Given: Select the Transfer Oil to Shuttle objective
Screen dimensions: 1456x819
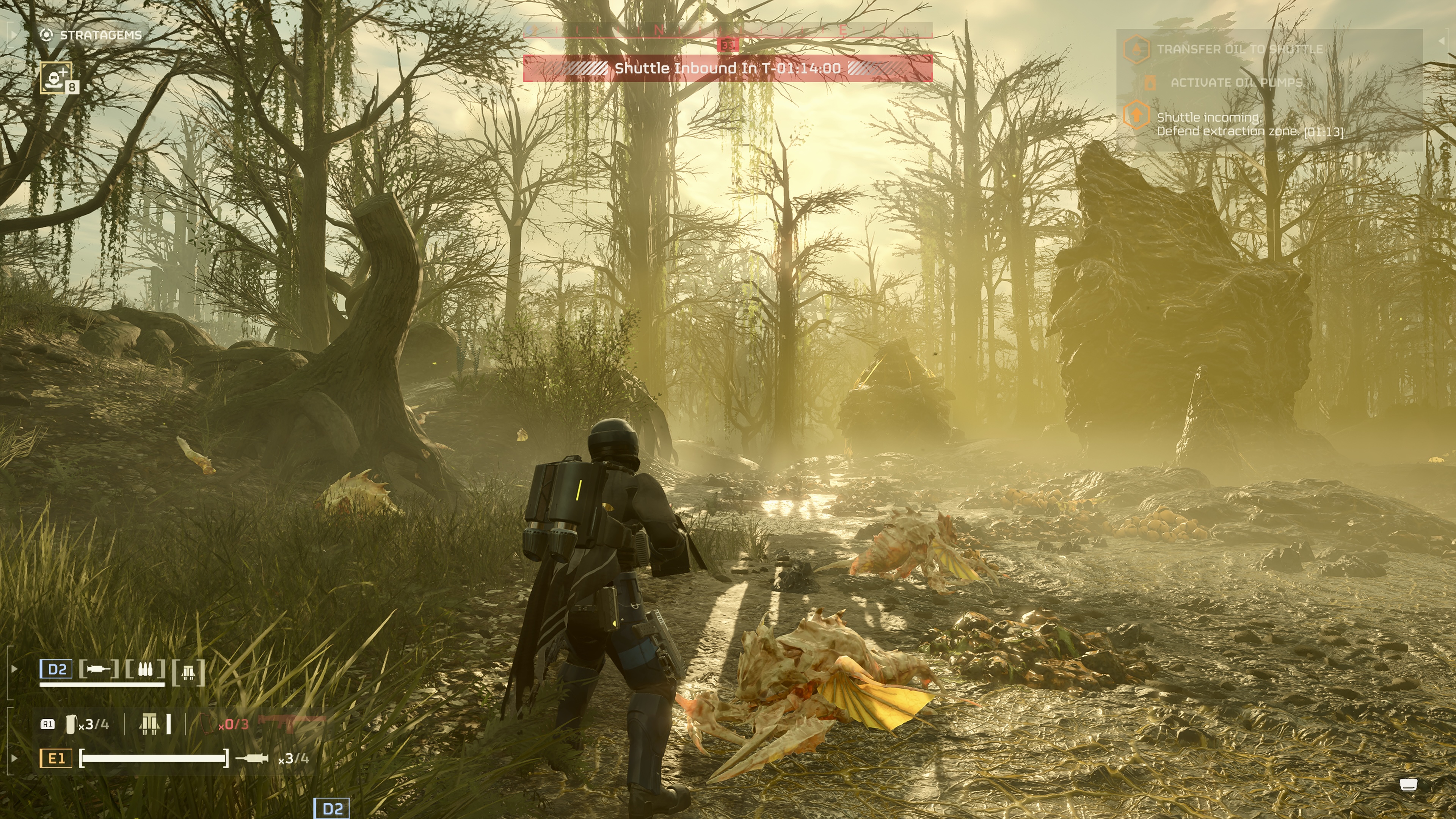Looking at the screenshot, I should [1239, 49].
